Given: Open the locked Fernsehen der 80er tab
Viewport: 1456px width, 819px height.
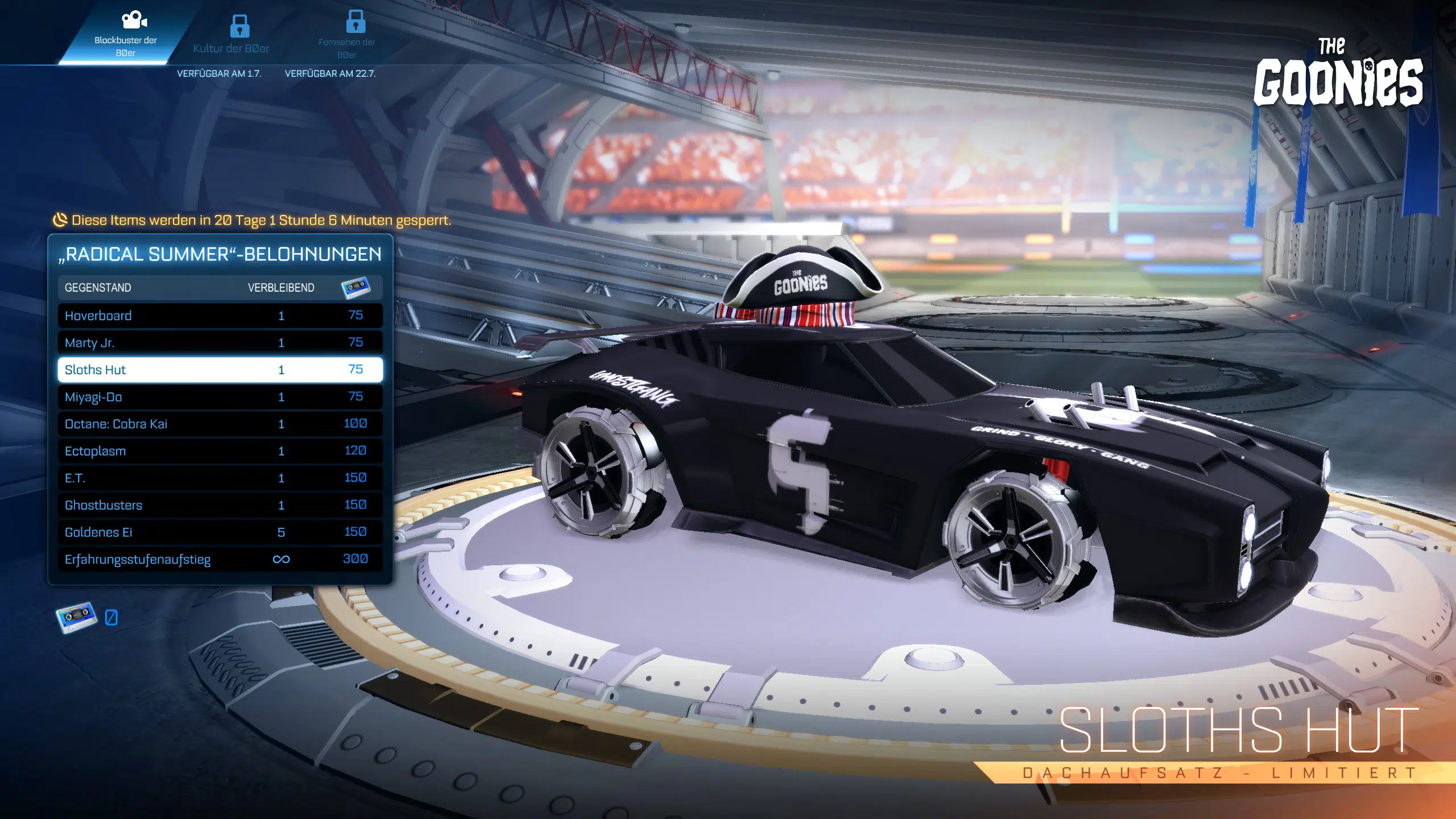Looking at the screenshot, I should point(347,35).
